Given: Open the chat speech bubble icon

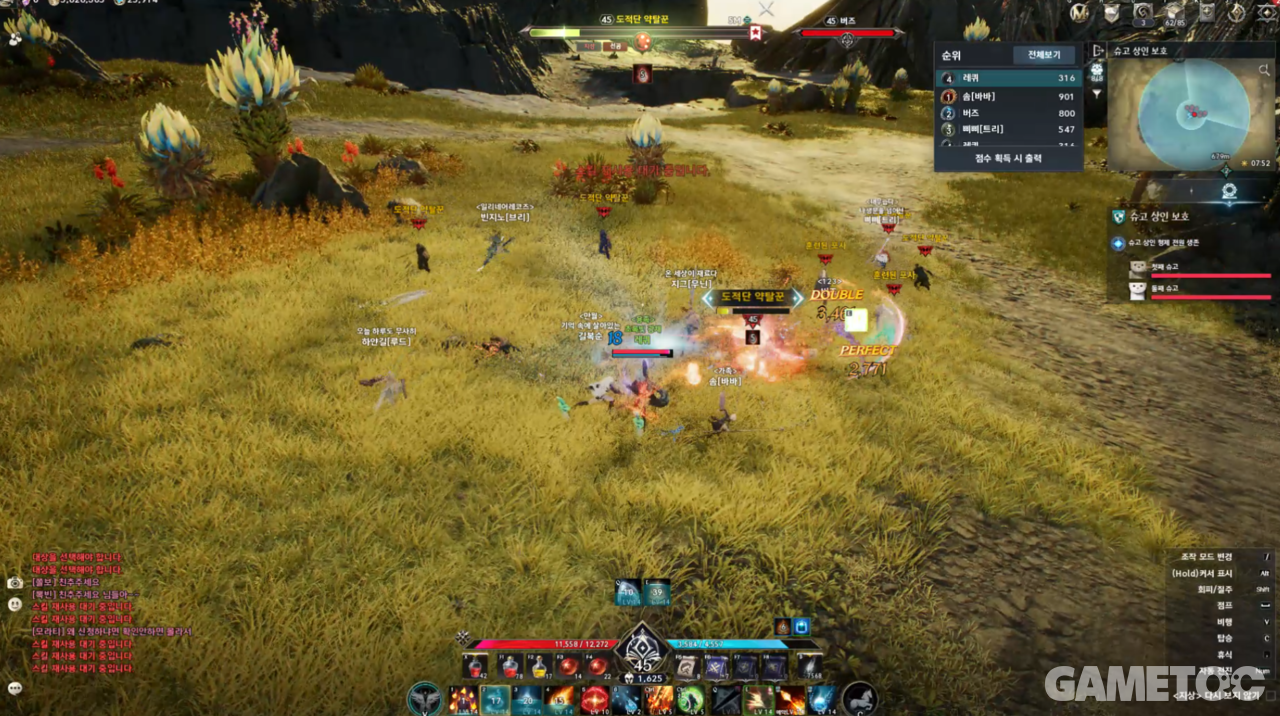Looking at the screenshot, I should click(15, 688).
